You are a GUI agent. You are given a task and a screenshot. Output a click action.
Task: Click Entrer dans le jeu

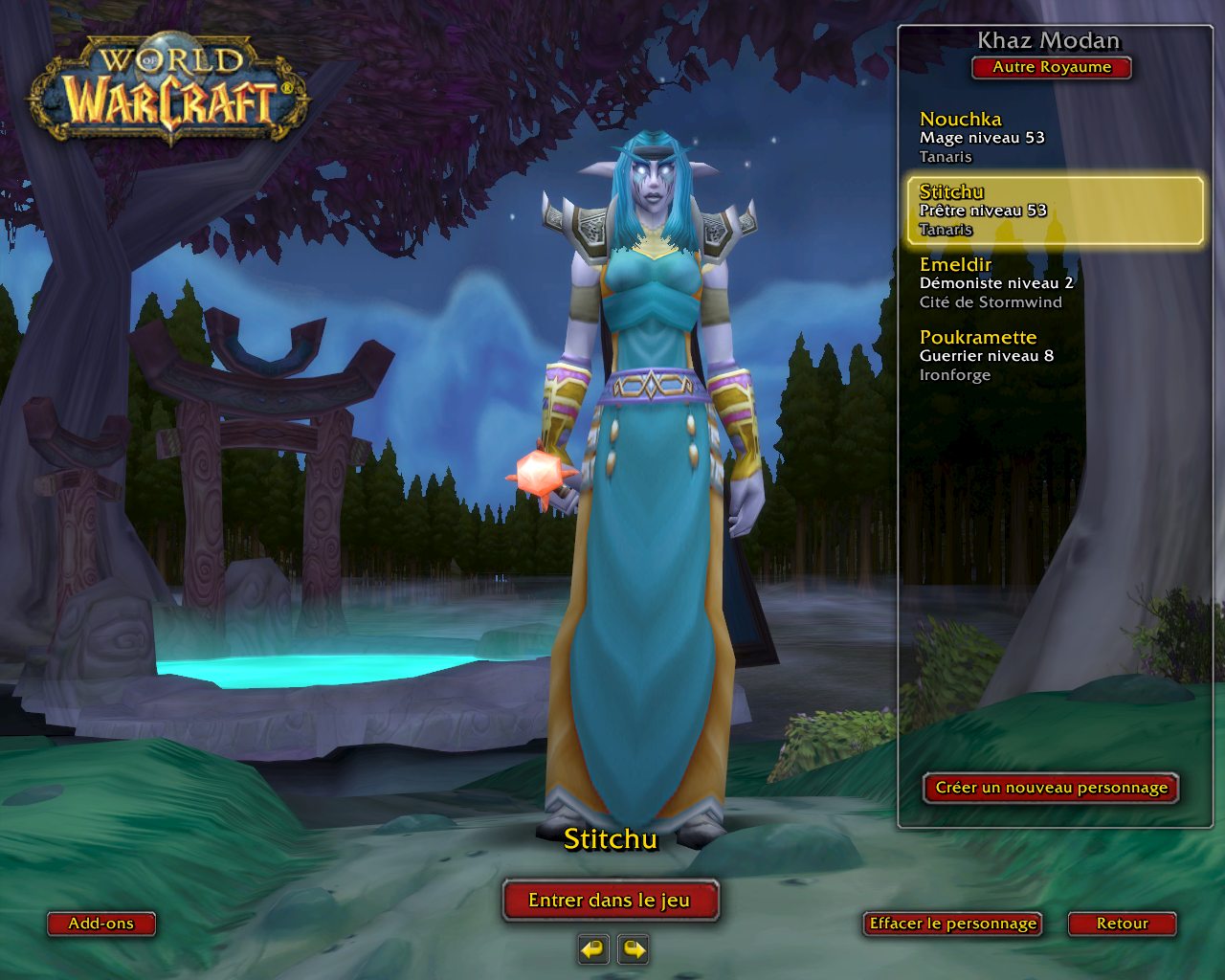[610, 901]
